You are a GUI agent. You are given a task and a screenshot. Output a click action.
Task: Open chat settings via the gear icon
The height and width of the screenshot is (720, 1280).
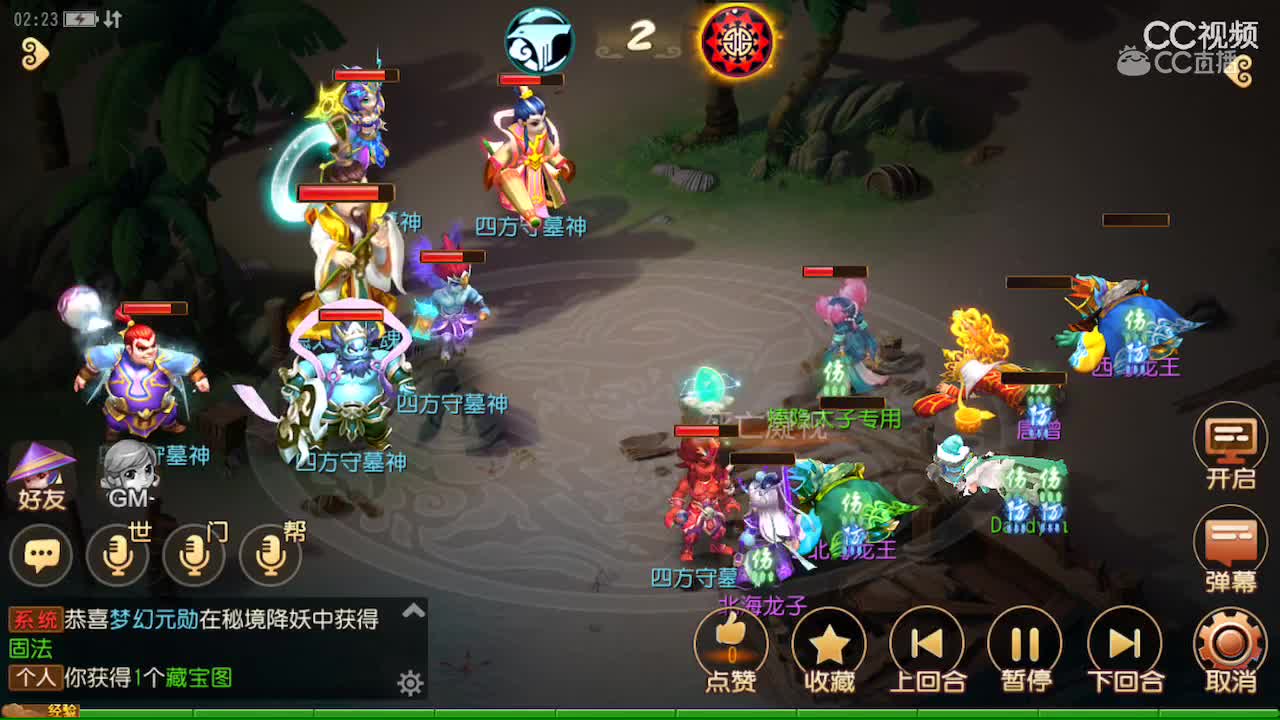[x=409, y=682]
